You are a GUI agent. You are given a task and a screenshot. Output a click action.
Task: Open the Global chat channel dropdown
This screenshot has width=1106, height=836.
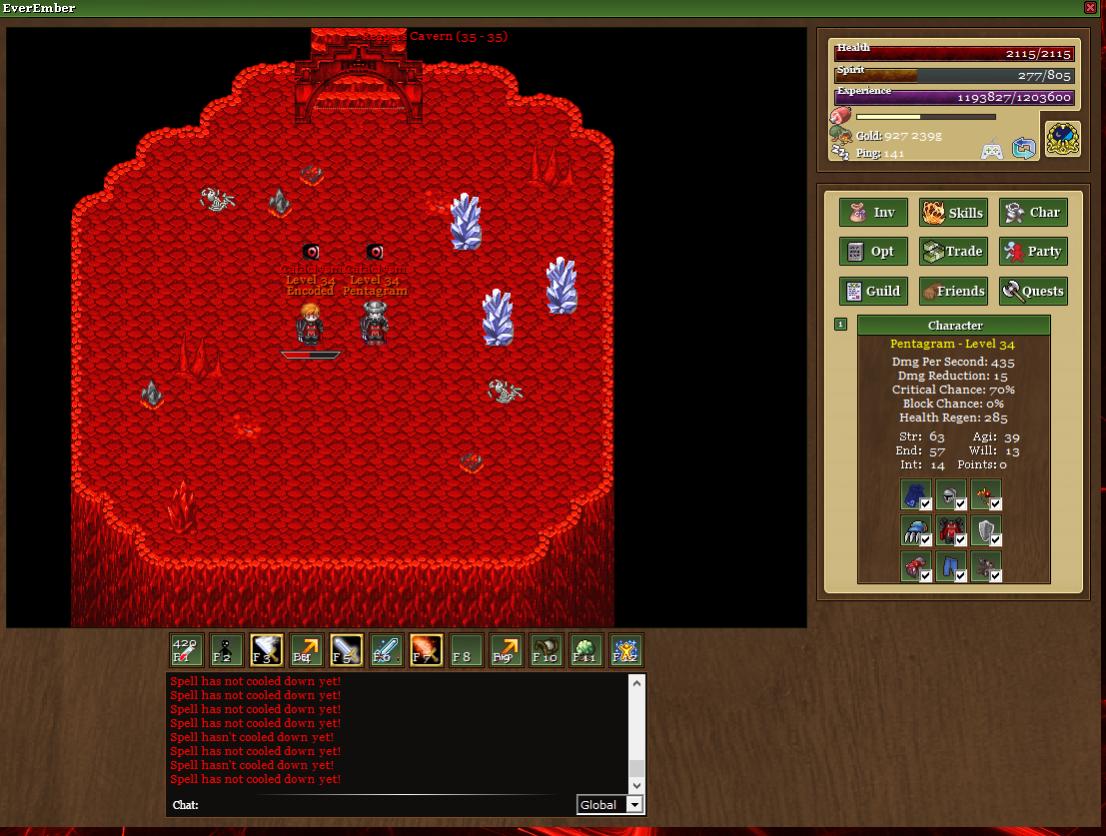[633, 805]
